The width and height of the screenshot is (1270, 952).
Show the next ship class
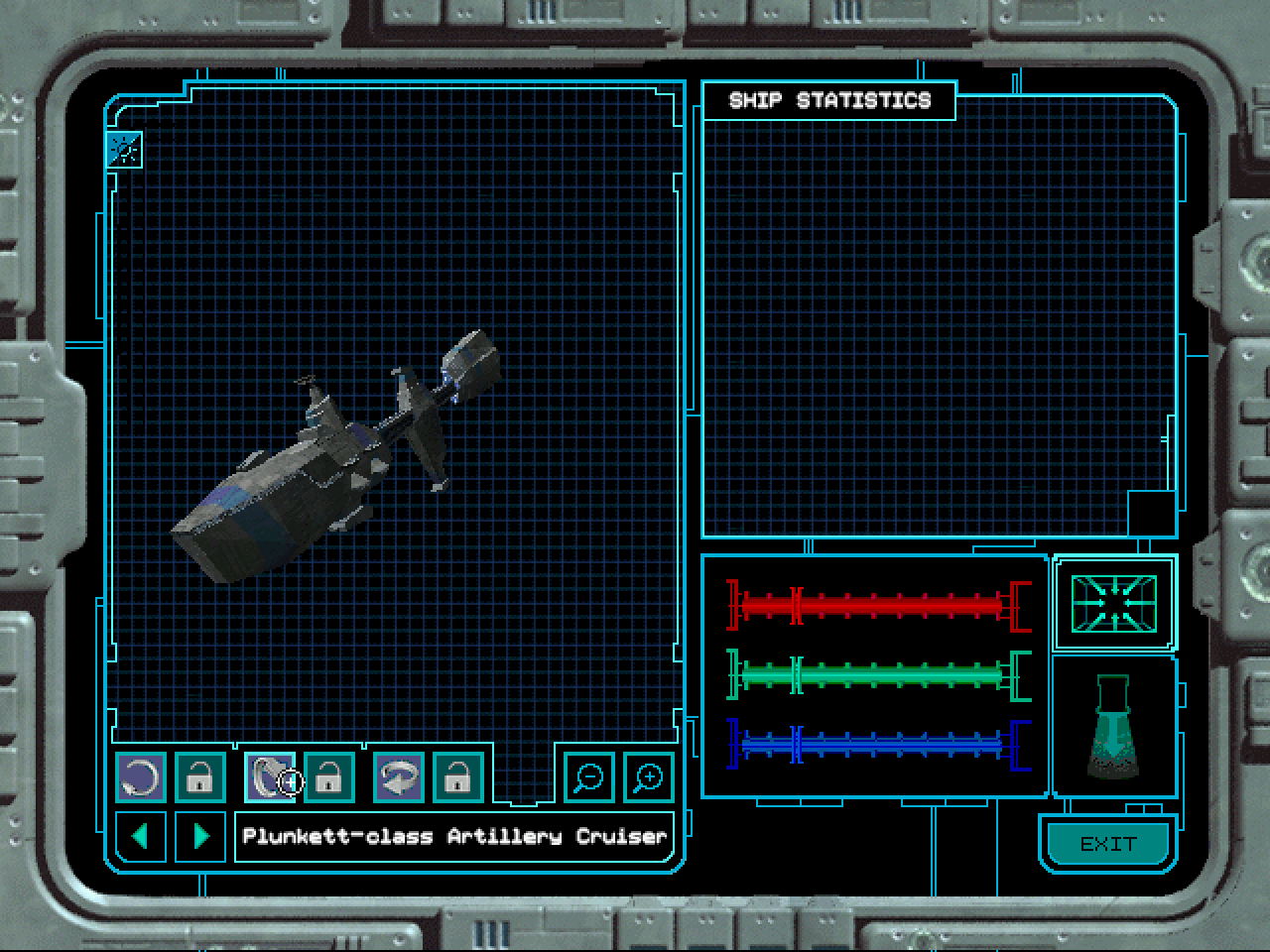point(200,836)
